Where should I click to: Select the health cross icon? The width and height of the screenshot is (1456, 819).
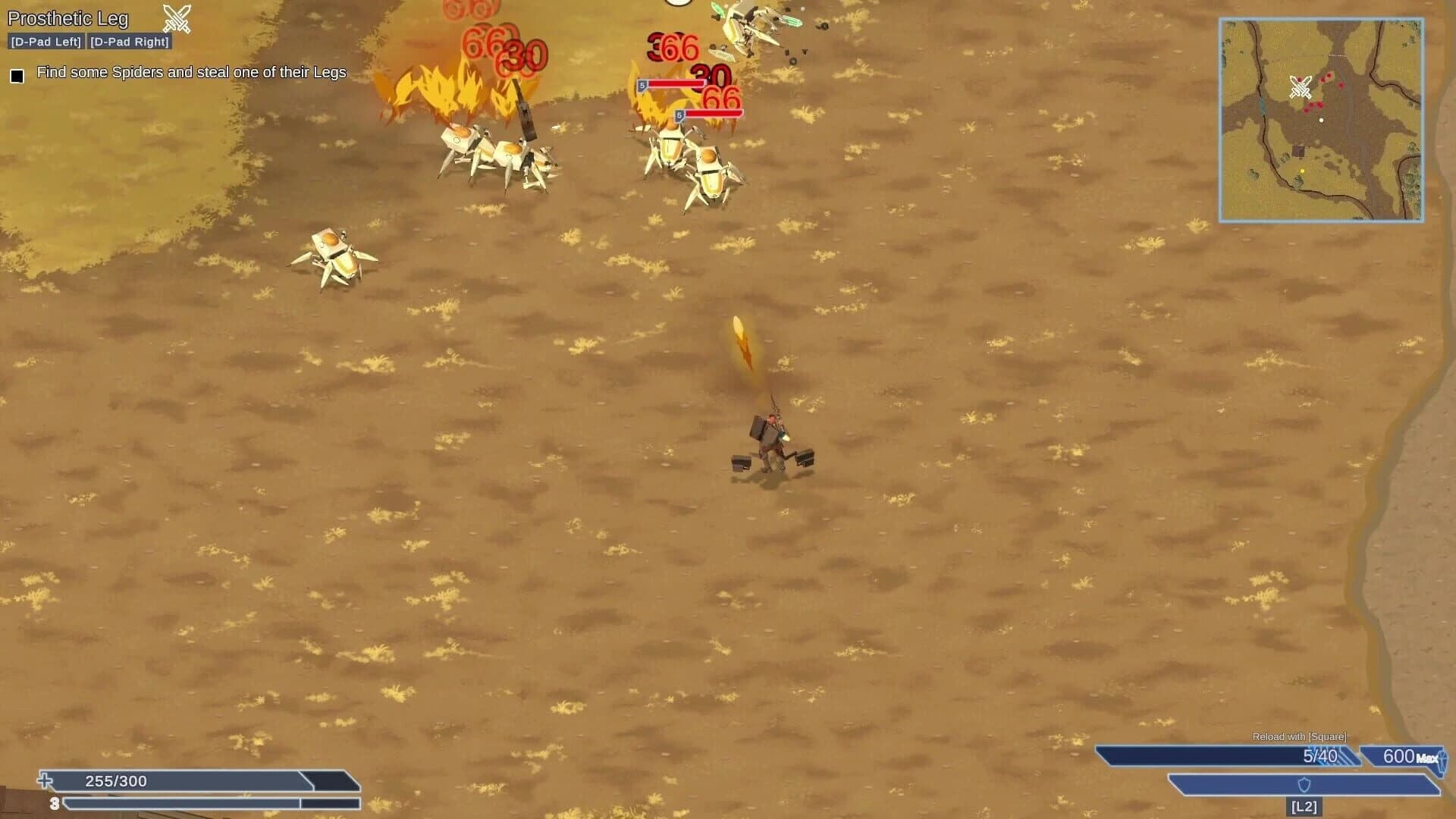pos(44,781)
